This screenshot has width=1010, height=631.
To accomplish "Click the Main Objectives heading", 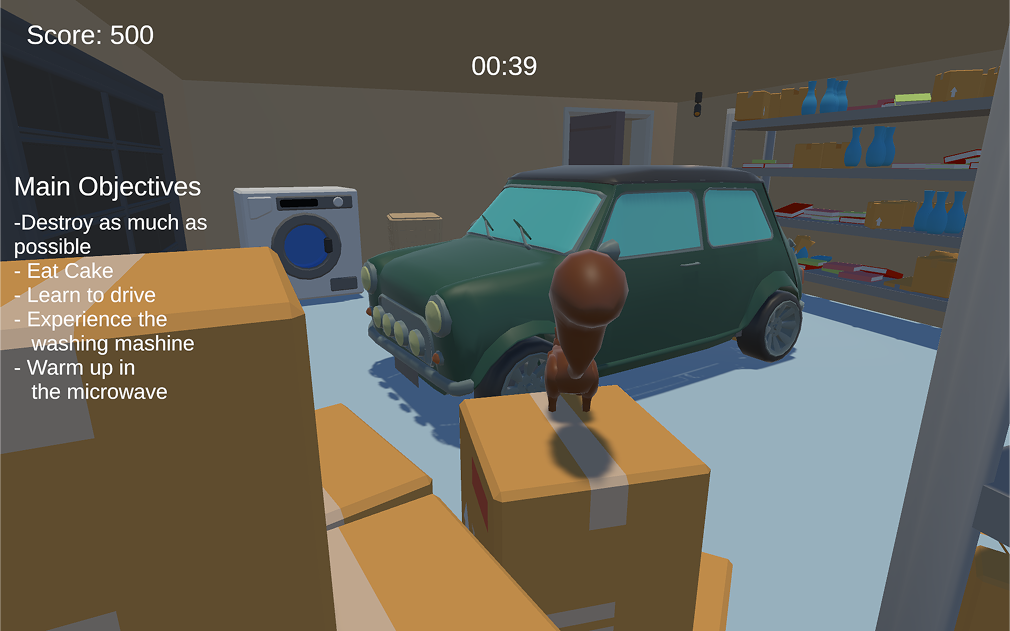I will [107, 187].
